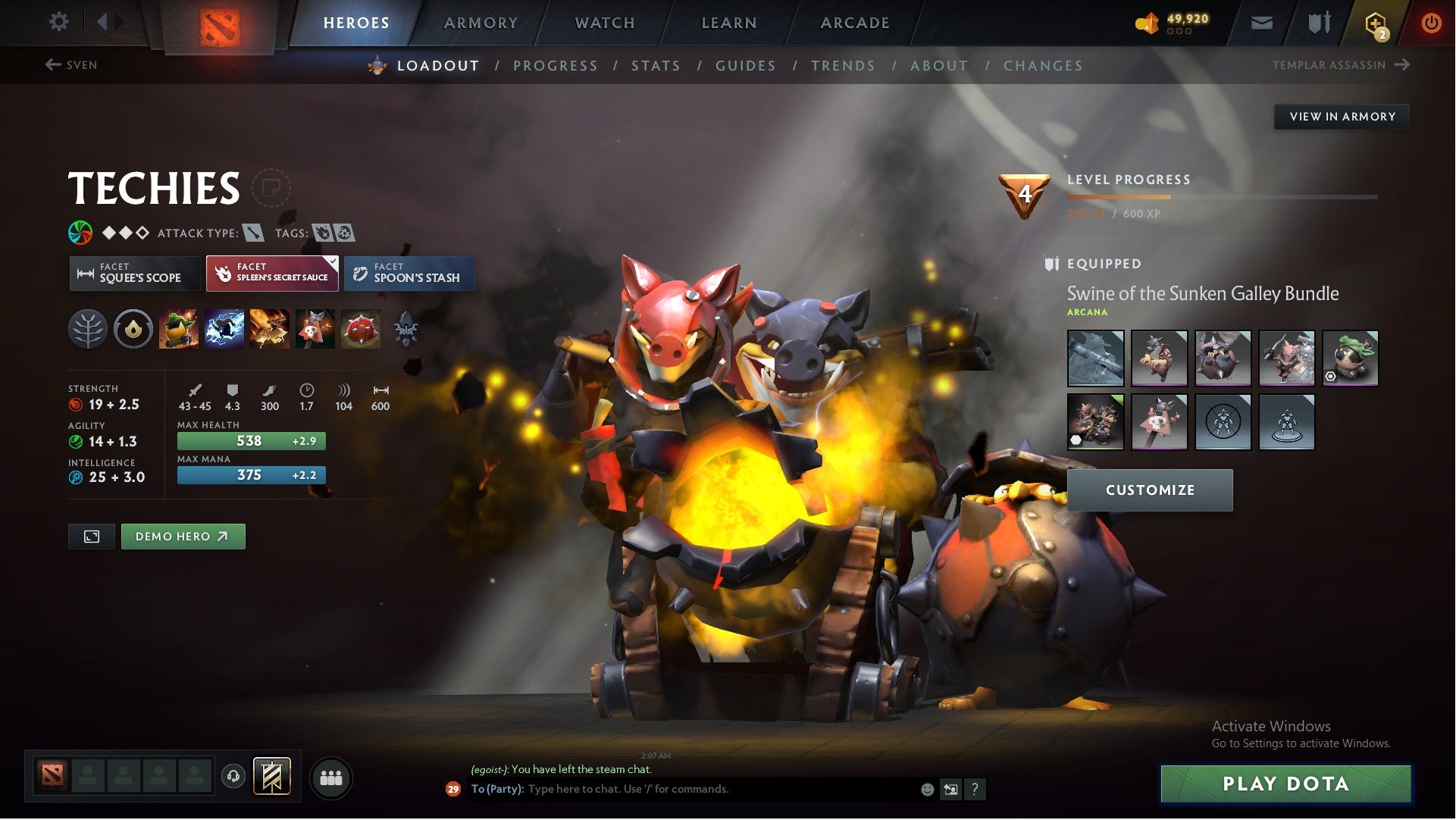This screenshot has width=1456, height=820.
Task: Open the STATS section of the hero page
Action: (656, 66)
